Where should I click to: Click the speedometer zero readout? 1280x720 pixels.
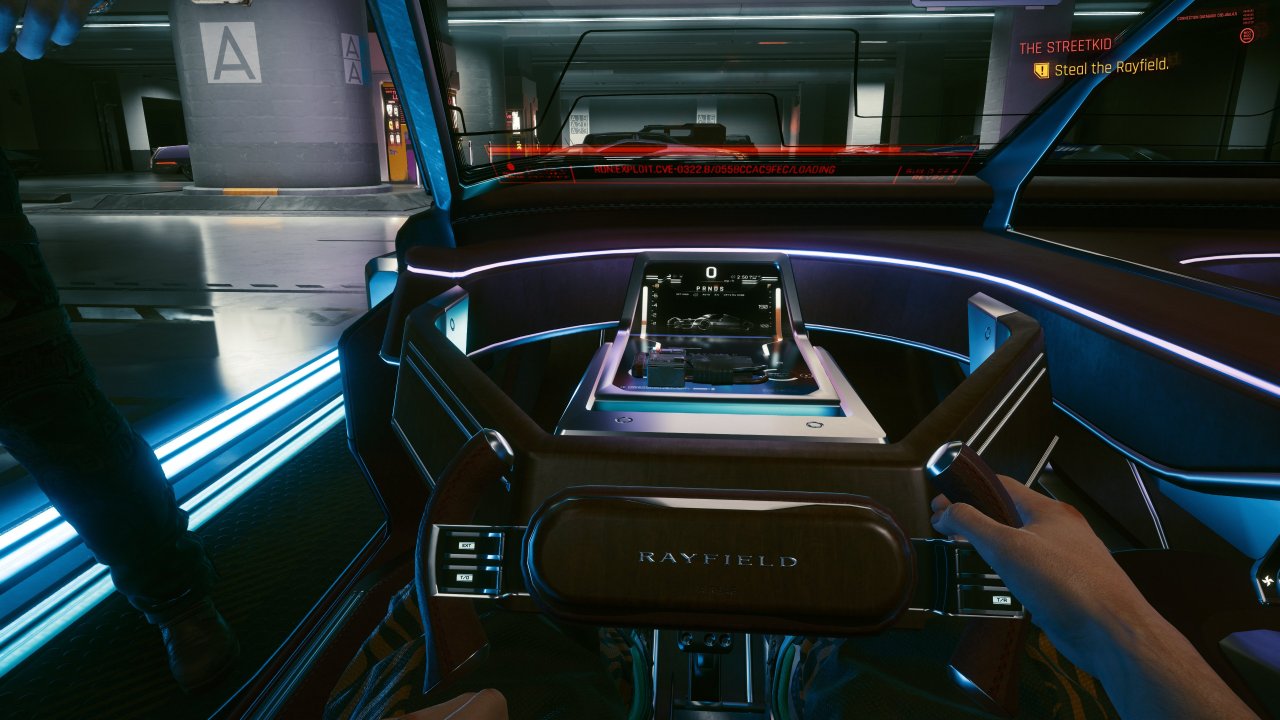(x=712, y=271)
